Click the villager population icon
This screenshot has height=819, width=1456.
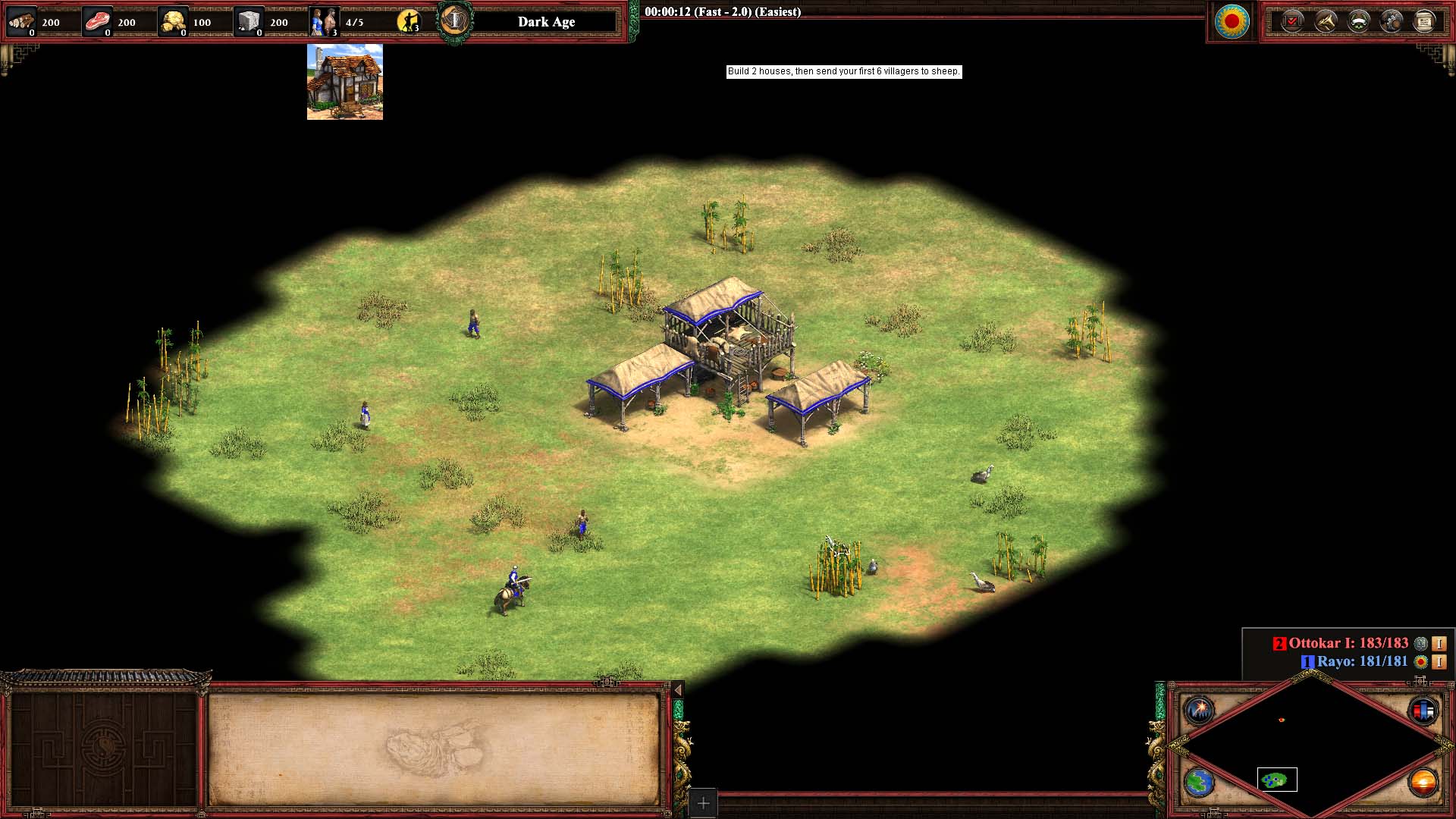(x=323, y=21)
